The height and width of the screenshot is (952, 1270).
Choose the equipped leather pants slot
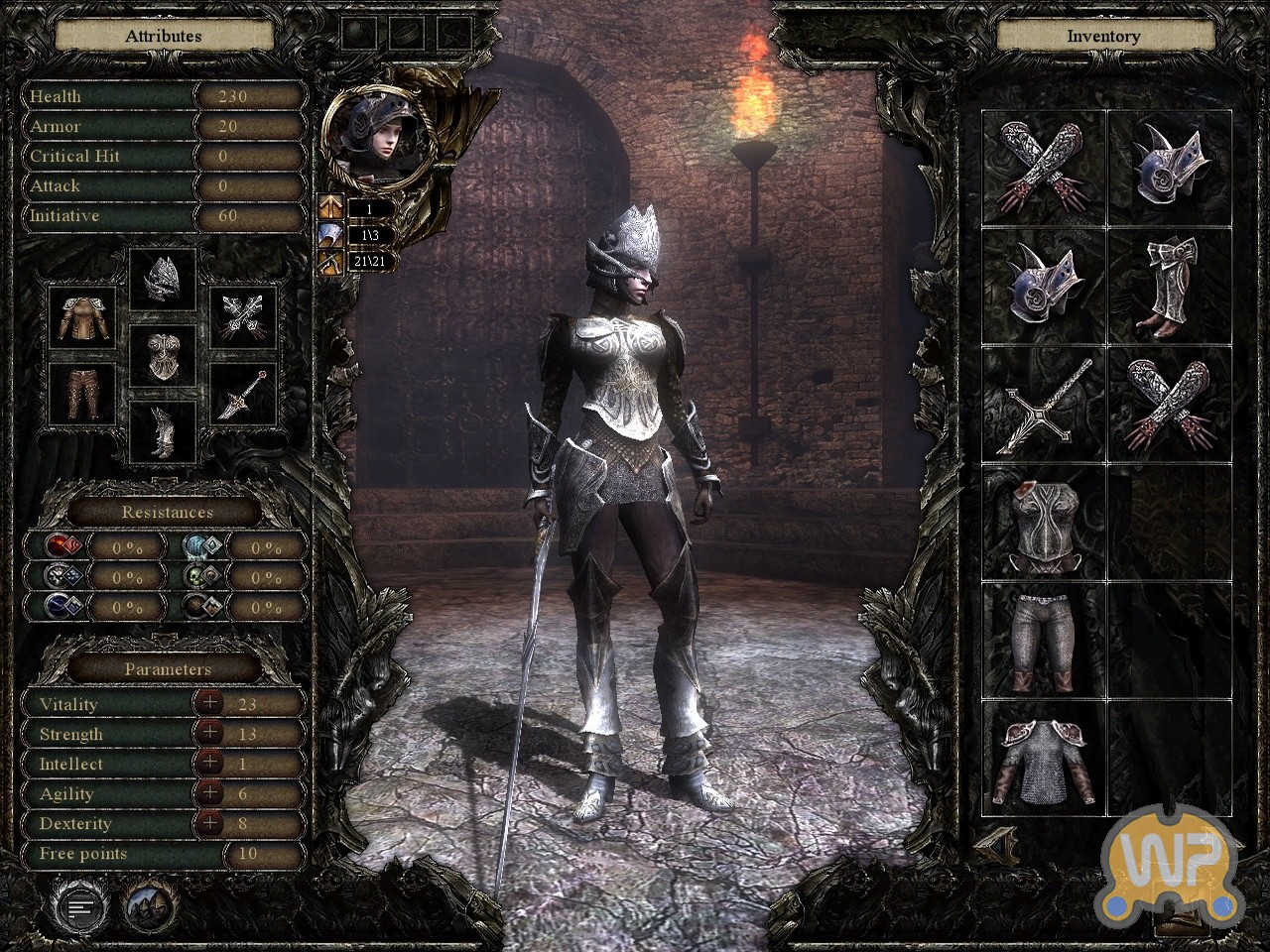[82, 394]
